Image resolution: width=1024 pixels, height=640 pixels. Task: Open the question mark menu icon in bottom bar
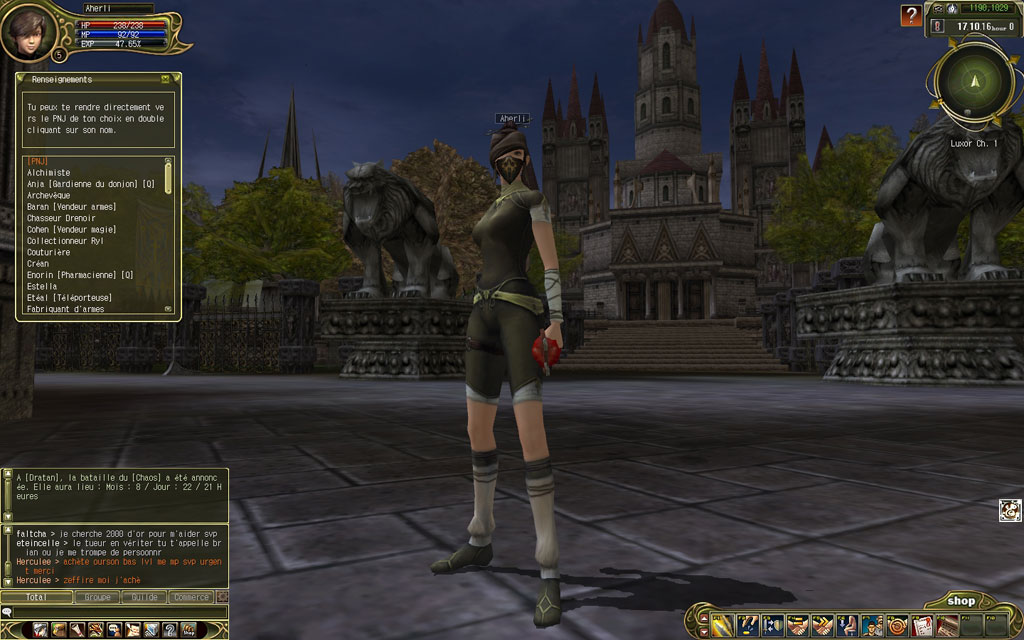(169, 629)
